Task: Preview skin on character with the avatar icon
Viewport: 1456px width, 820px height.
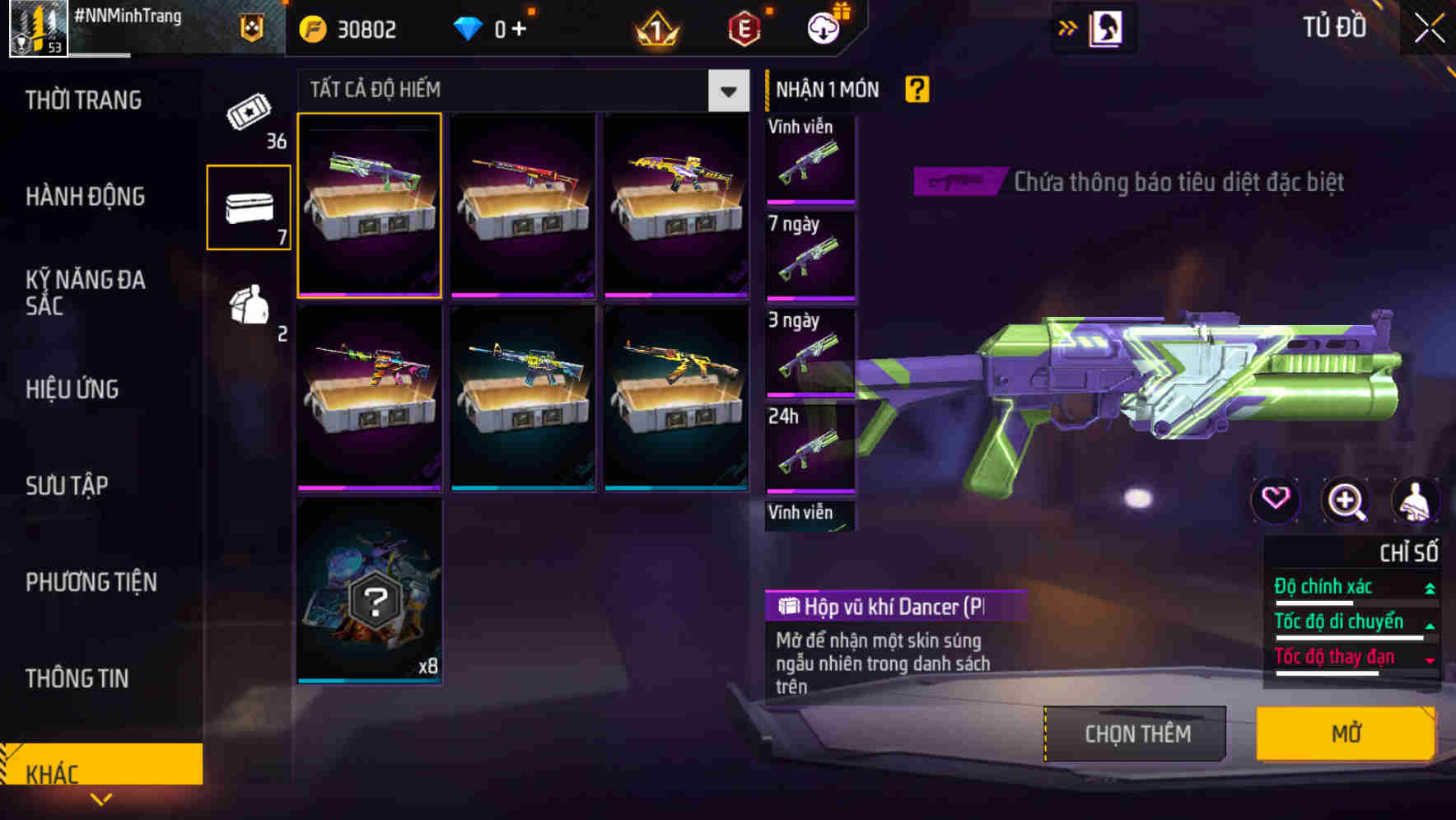Action: 1415,501
